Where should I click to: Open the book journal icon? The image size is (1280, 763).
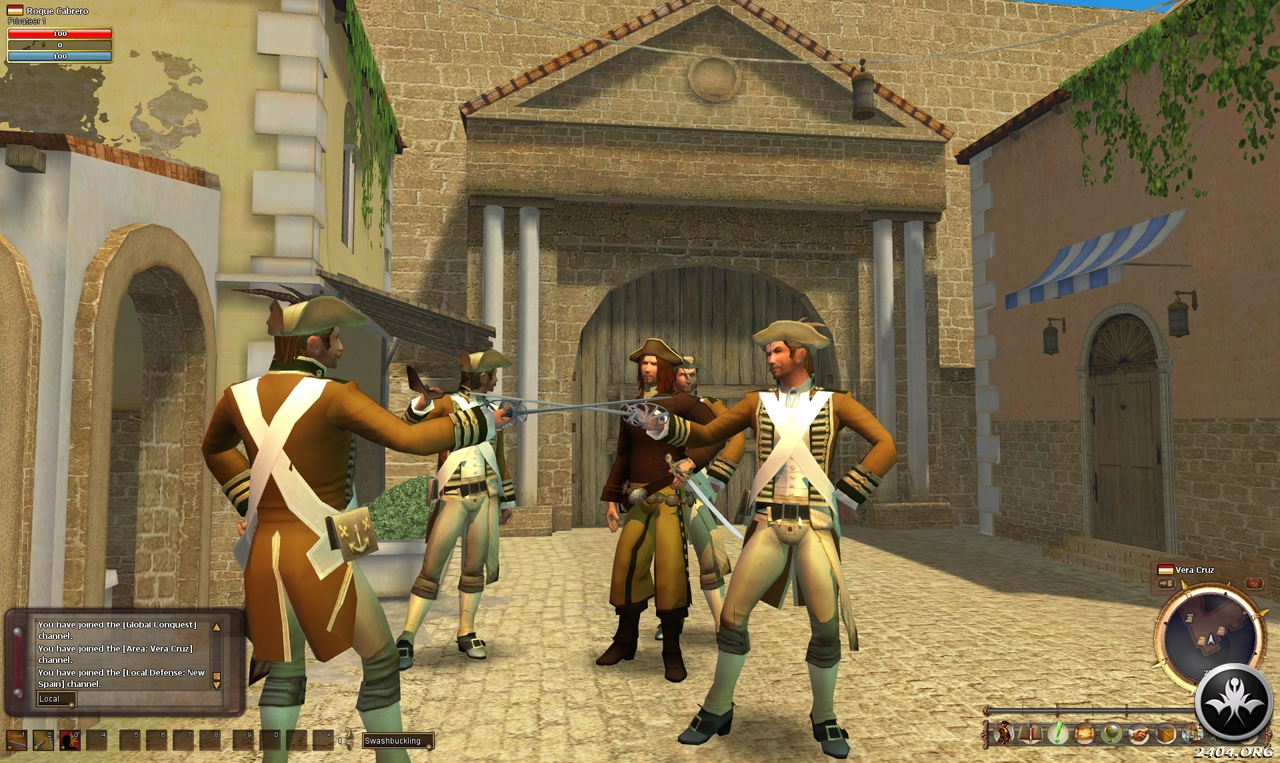[x=1030, y=734]
